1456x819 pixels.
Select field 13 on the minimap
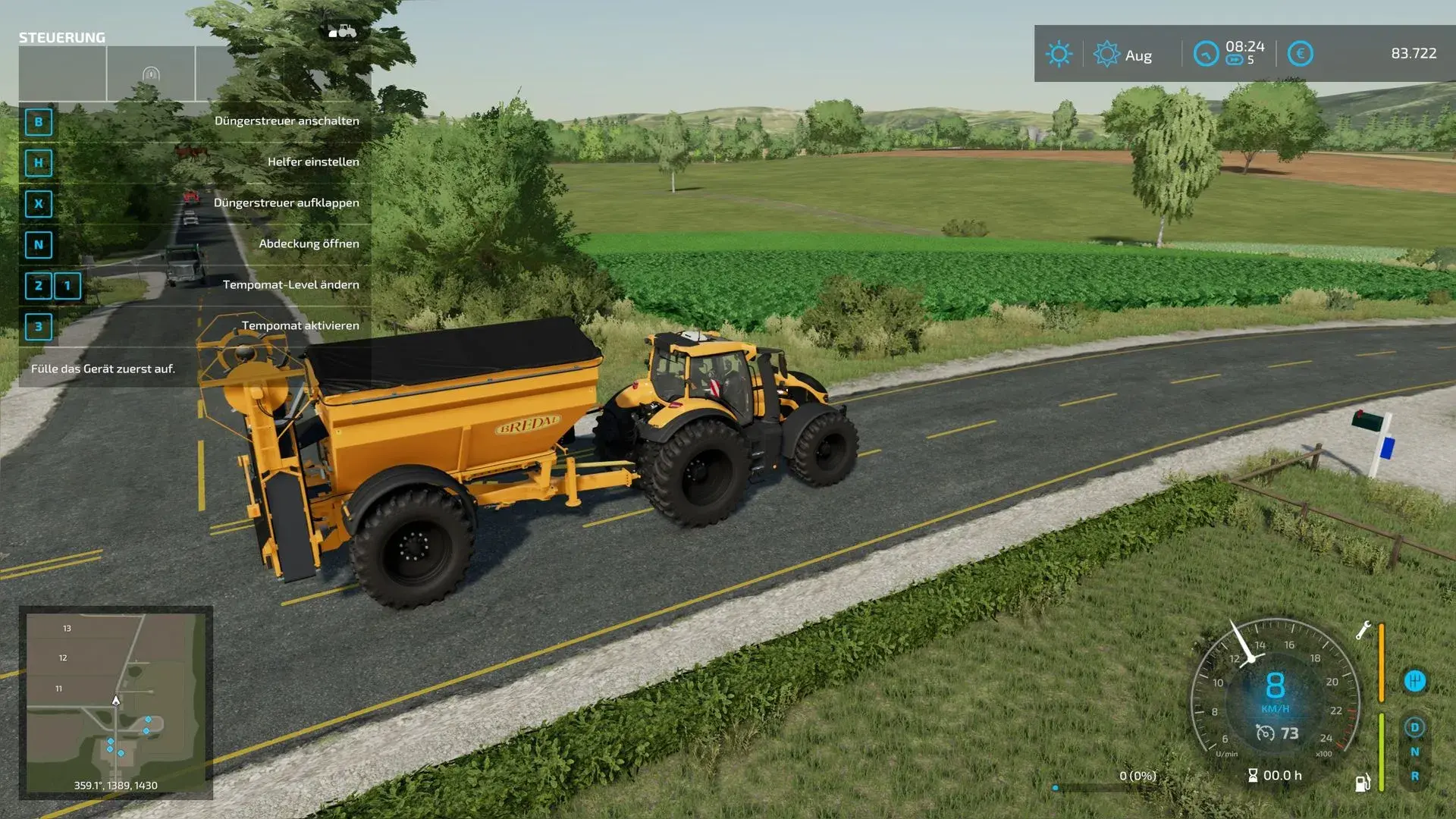pos(67,629)
